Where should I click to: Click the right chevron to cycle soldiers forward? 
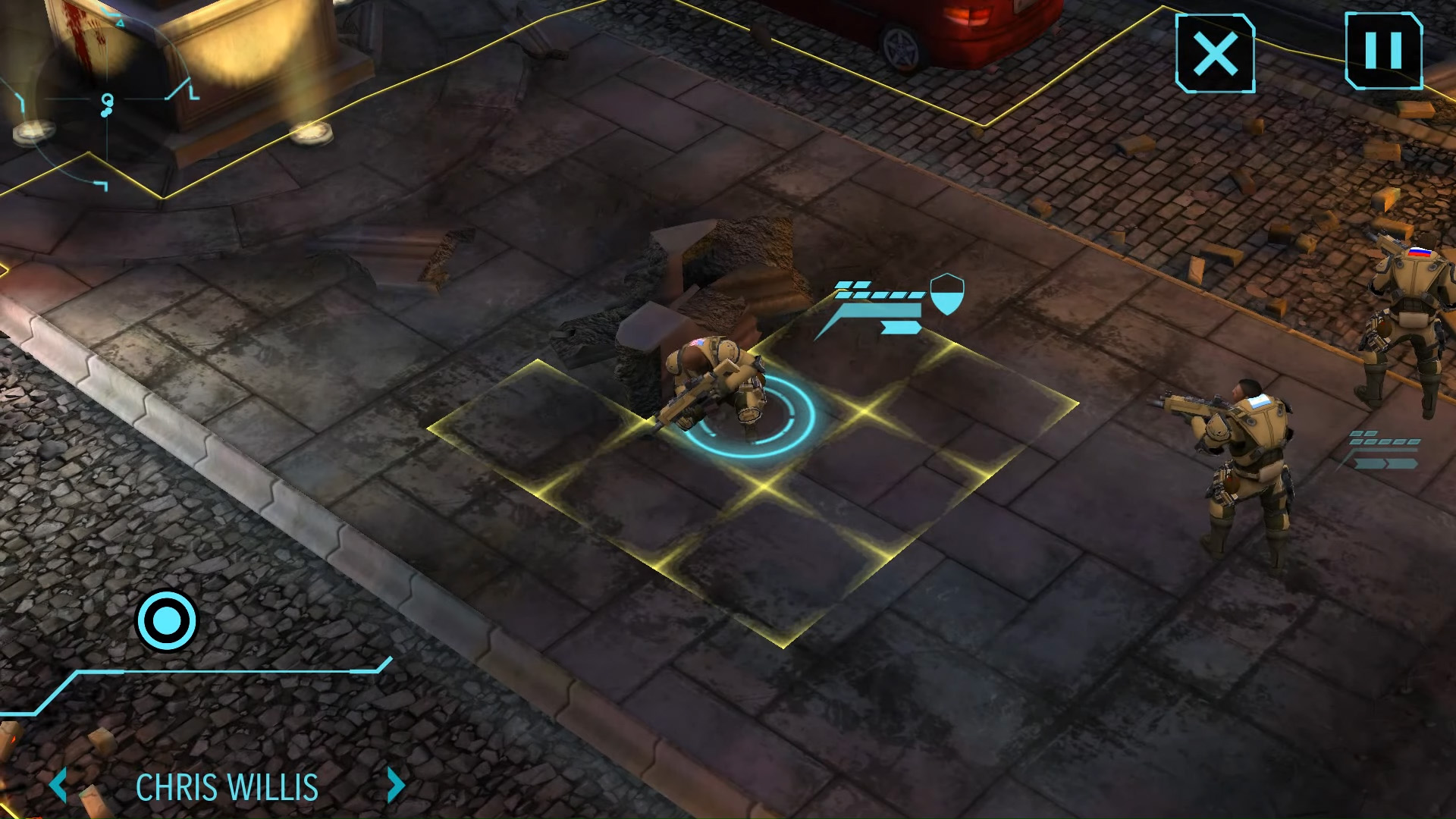(x=394, y=786)
